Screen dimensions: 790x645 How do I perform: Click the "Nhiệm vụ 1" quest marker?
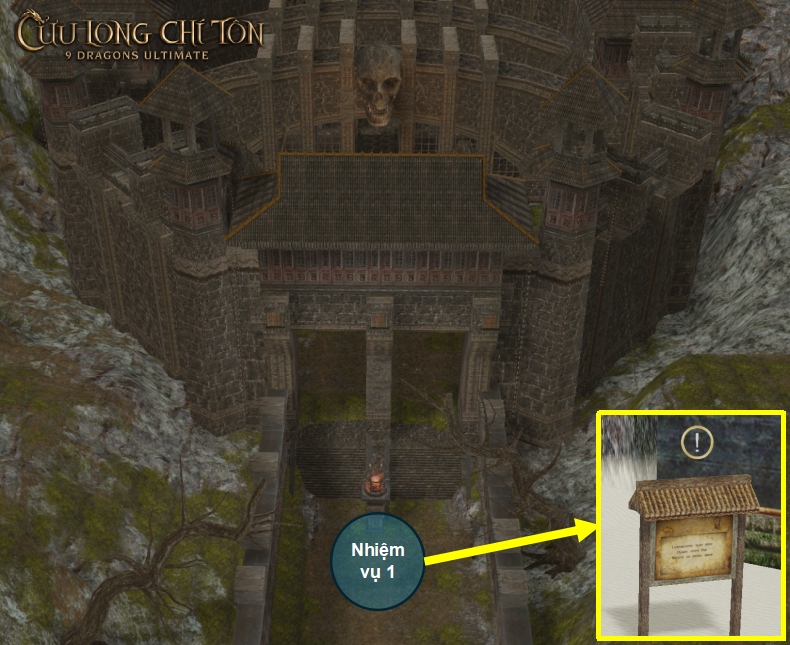pyautogui.click(x=376, y=561)
